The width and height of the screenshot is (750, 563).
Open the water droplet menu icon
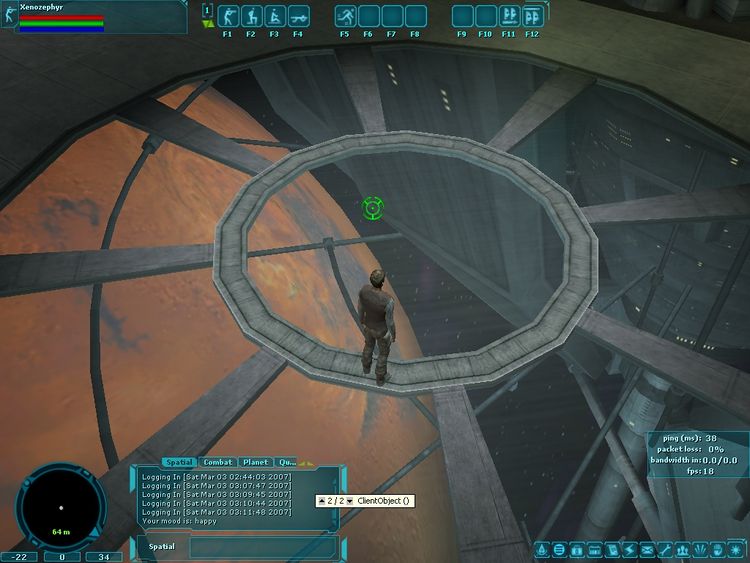point(543,550)
